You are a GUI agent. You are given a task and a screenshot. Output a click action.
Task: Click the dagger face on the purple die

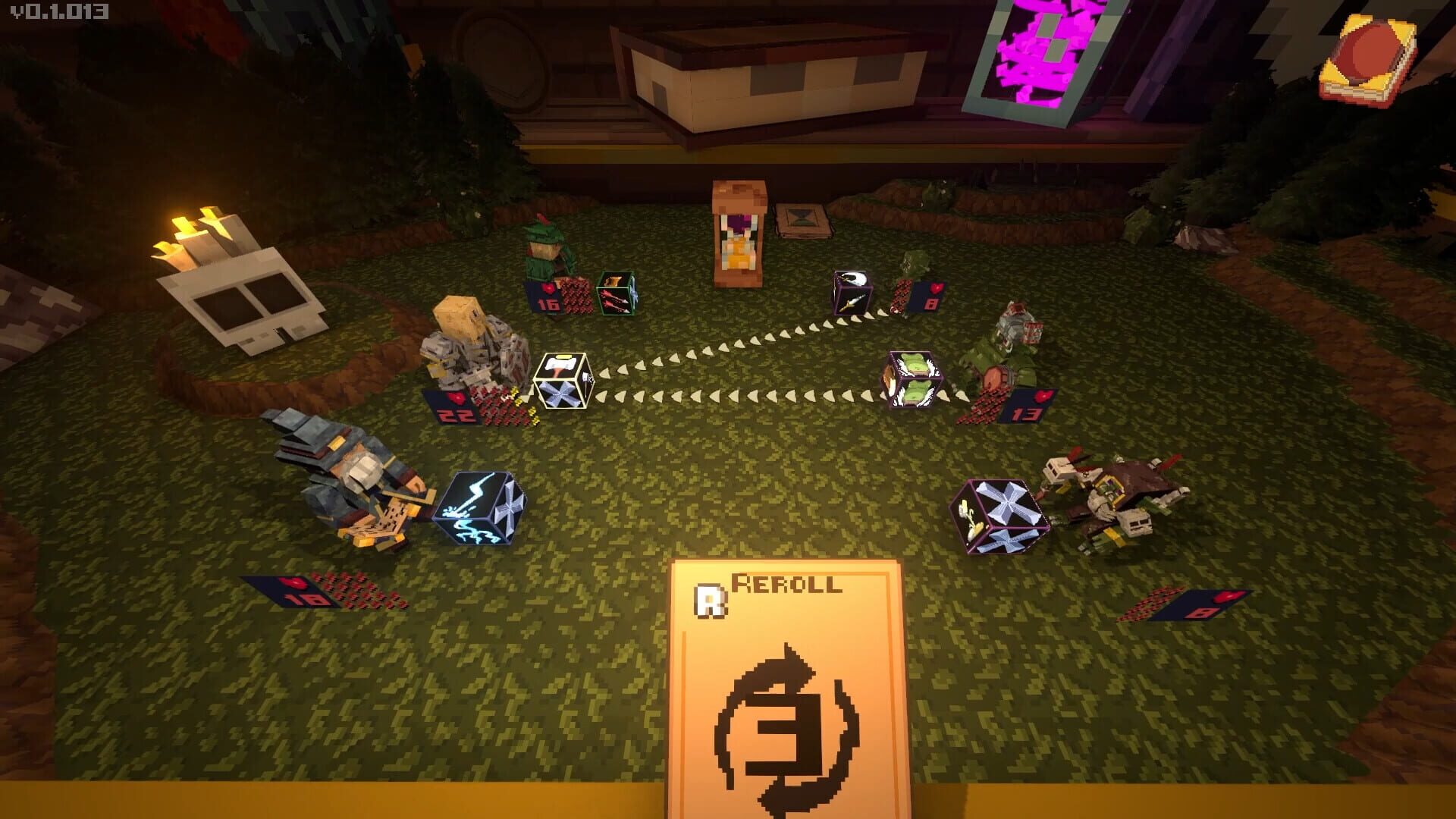(x=853, y=303)
